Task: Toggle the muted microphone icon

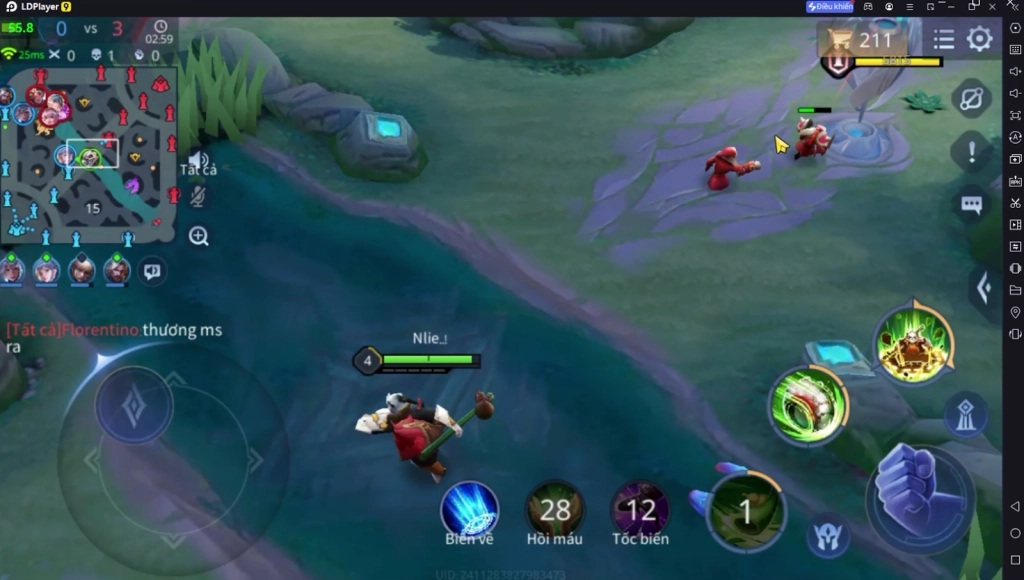Action: point(198,196)
